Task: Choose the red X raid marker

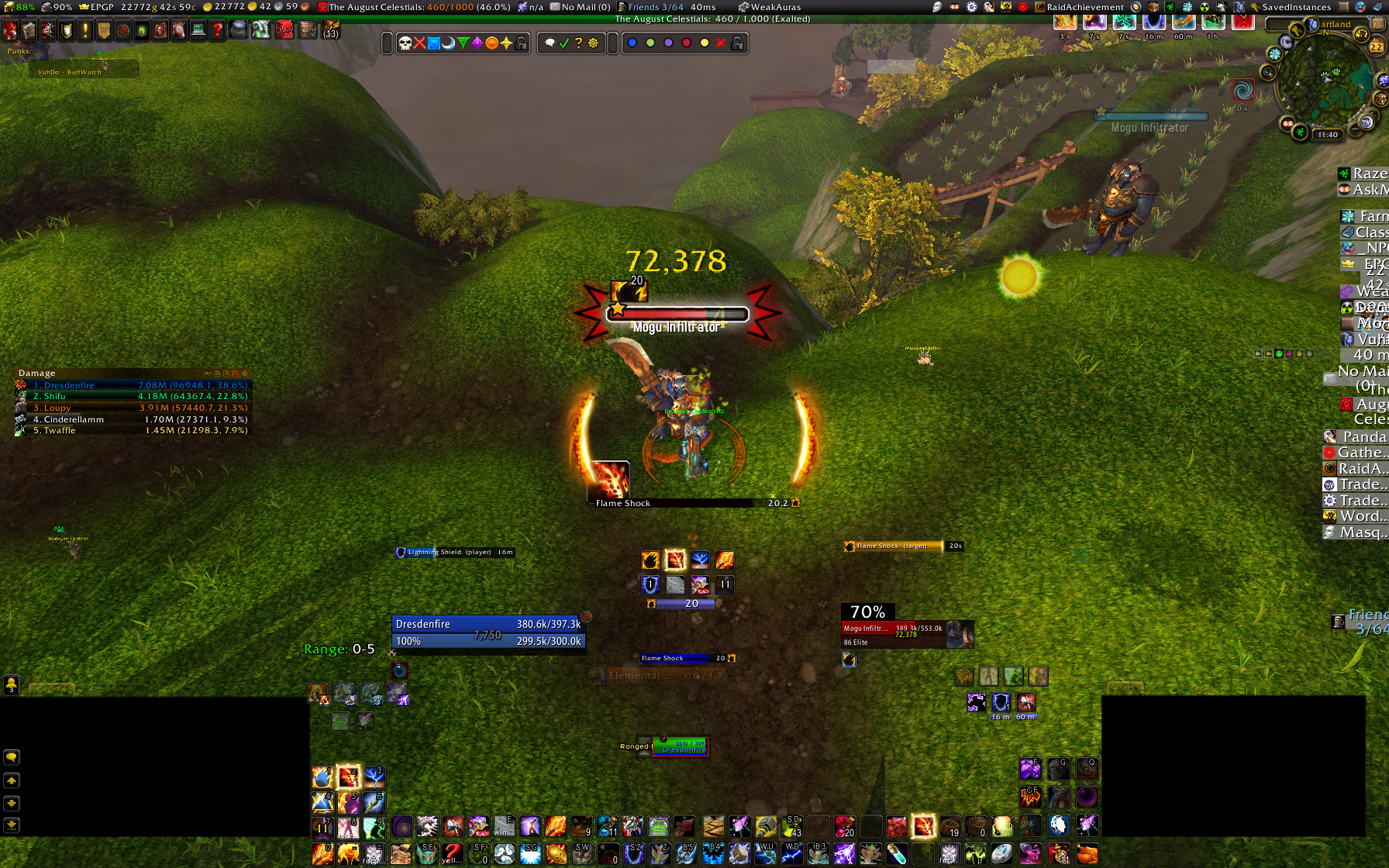Action: (x=419, y=43)
